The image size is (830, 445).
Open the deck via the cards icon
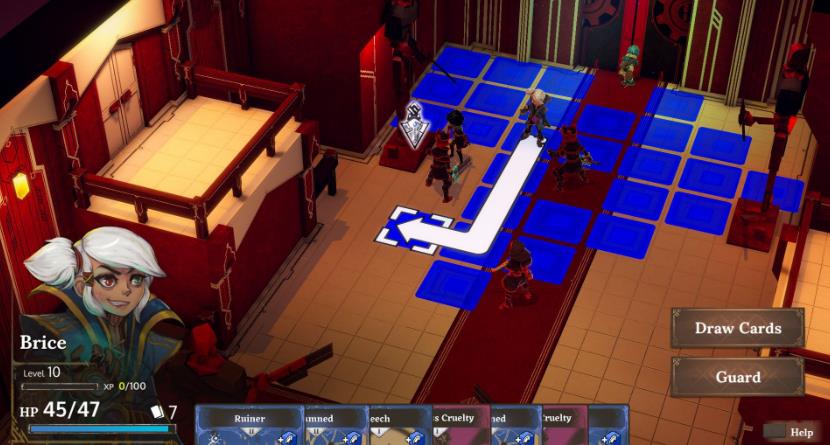point(158,411)
